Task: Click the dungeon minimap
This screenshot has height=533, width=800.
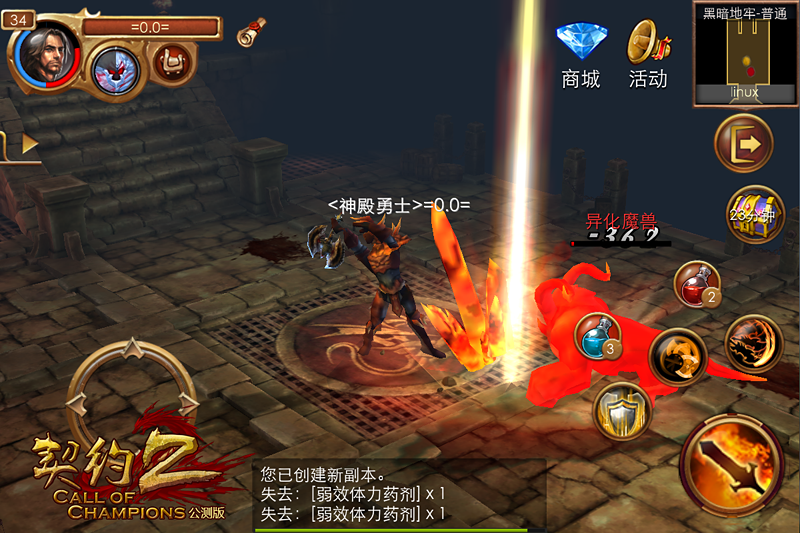Action: 744,55
